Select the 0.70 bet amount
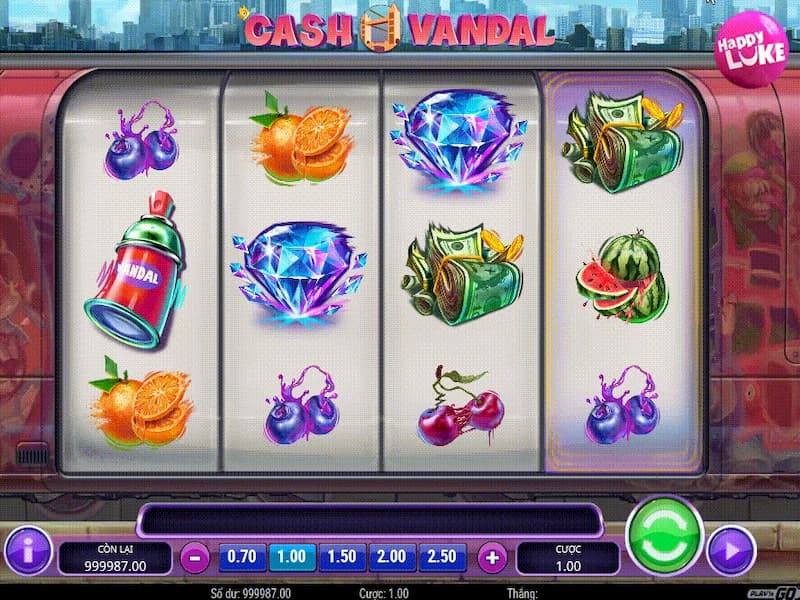 [x=242, y=556]
